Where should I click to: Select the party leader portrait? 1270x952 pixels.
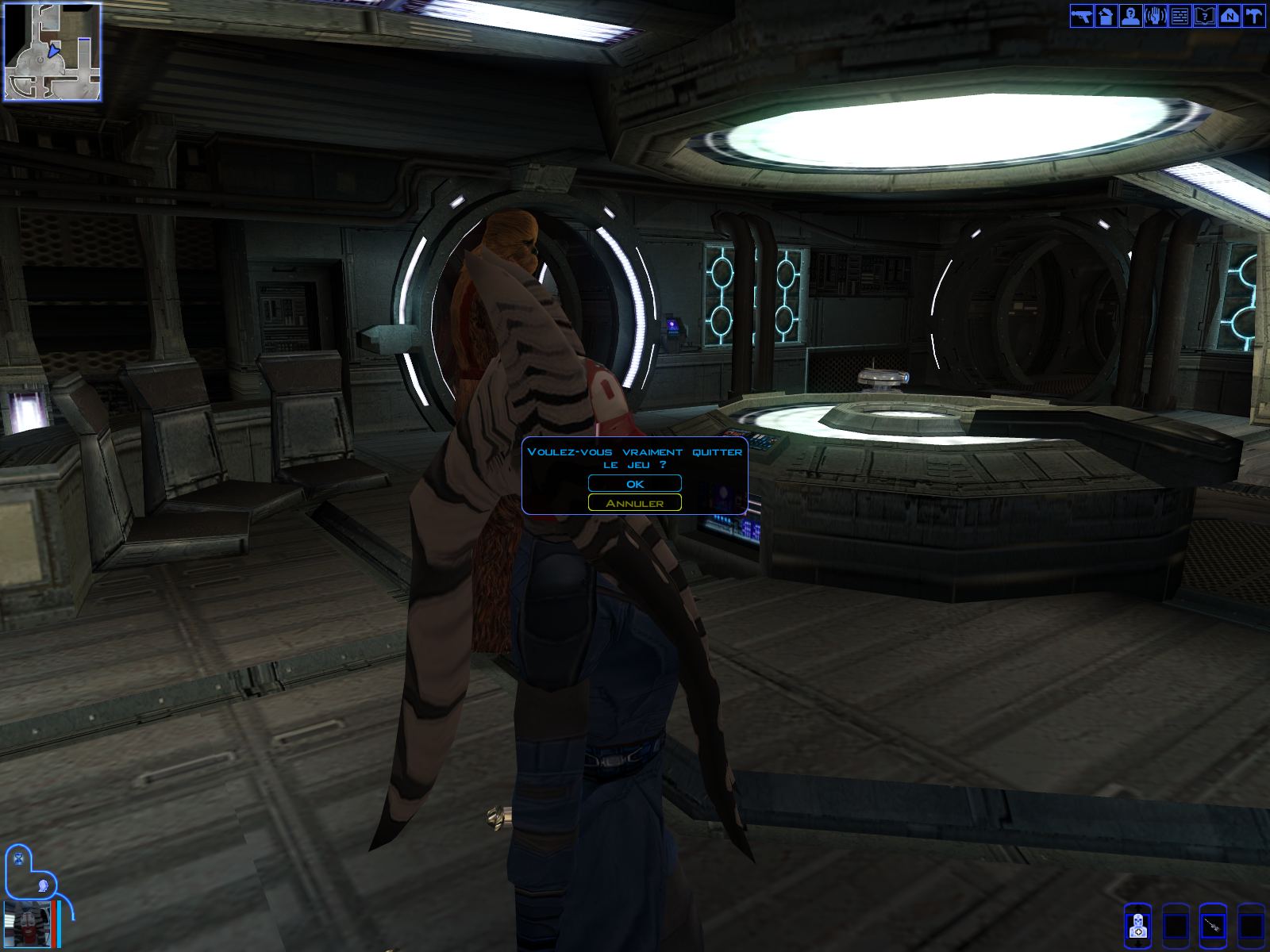pyautogui.click(x=27, y=924)
